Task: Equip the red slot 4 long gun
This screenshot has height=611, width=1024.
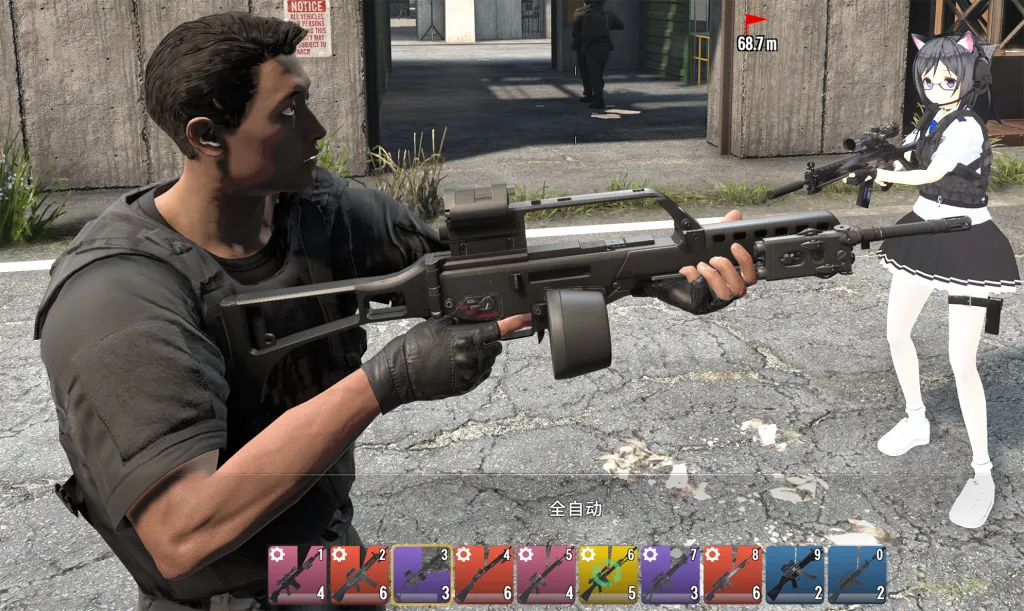Action: tap(483, 575)
